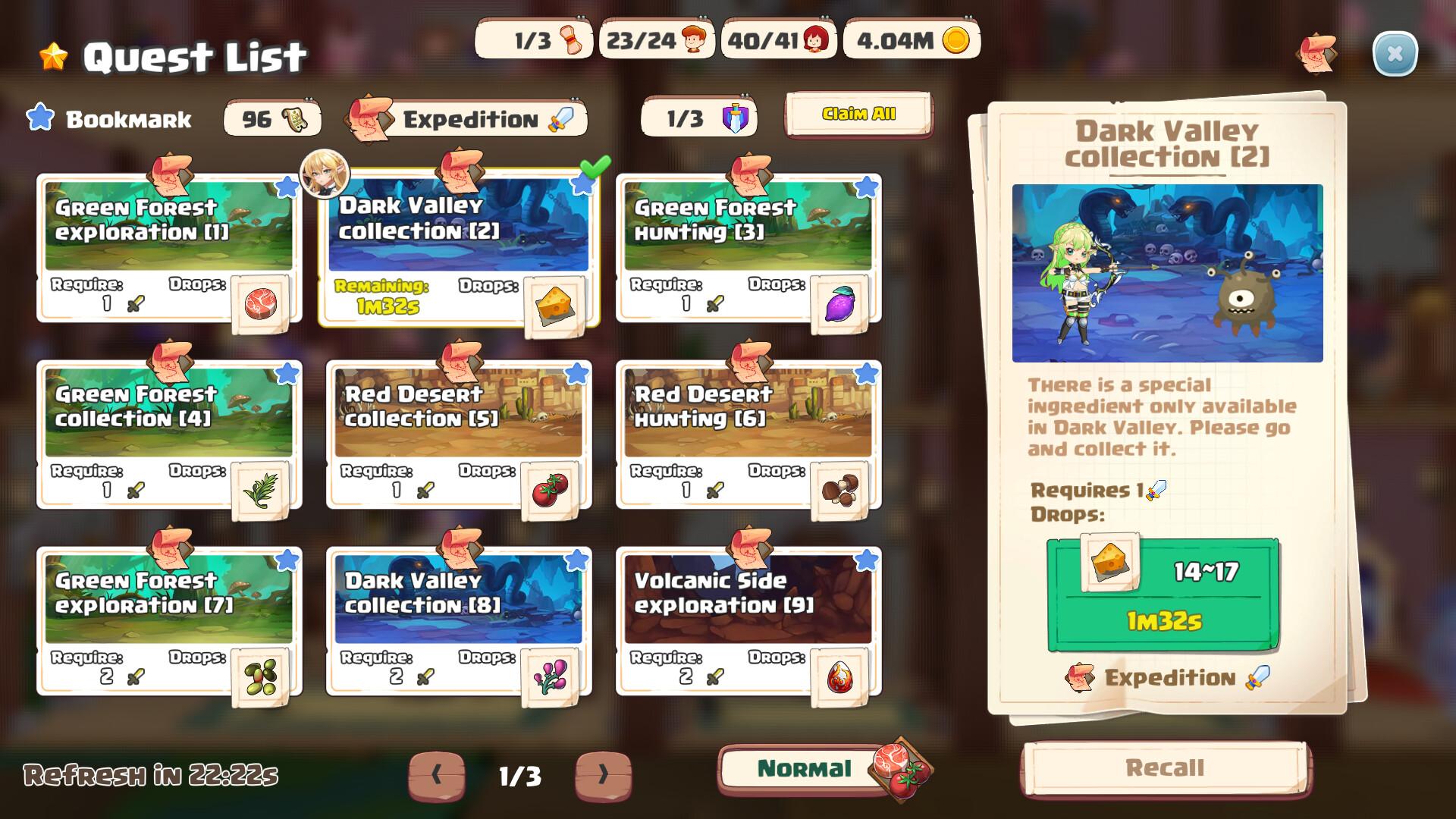The image size is (1456, 819).
Task: Select the cheese drop icon on Dark Valley quest
Action: (554, 303)
